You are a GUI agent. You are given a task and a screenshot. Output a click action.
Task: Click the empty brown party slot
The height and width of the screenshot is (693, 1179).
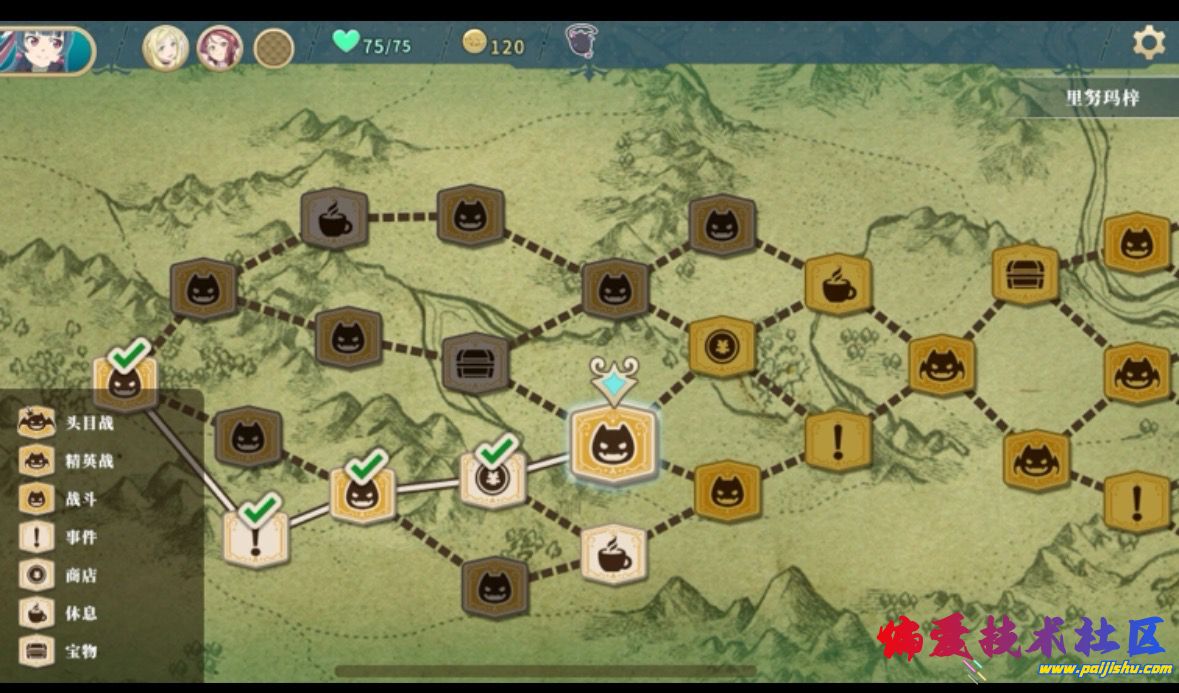[273, 47]
